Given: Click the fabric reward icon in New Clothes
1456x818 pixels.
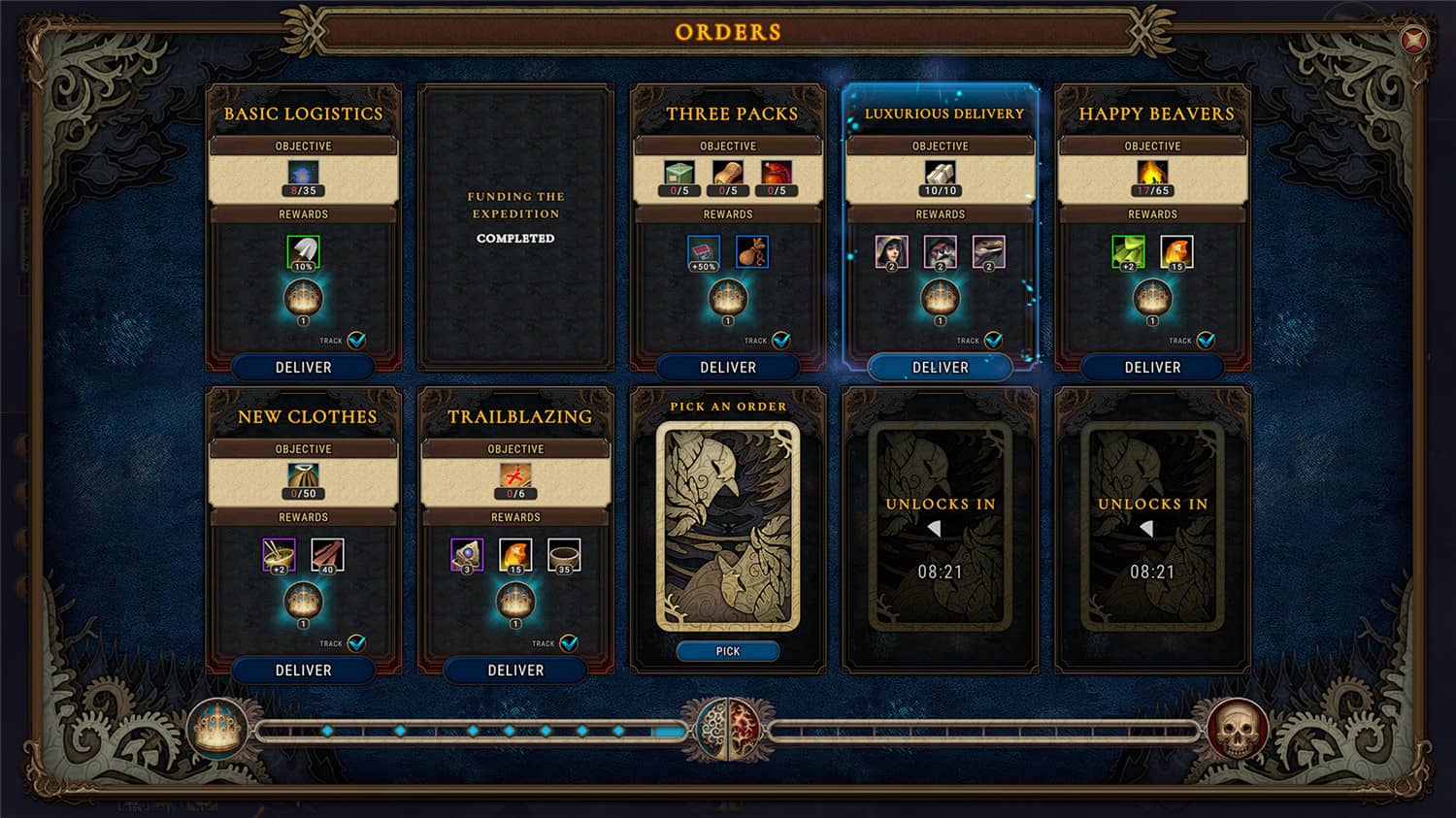Looking at the screenshot, I should [x=328, y=555].
